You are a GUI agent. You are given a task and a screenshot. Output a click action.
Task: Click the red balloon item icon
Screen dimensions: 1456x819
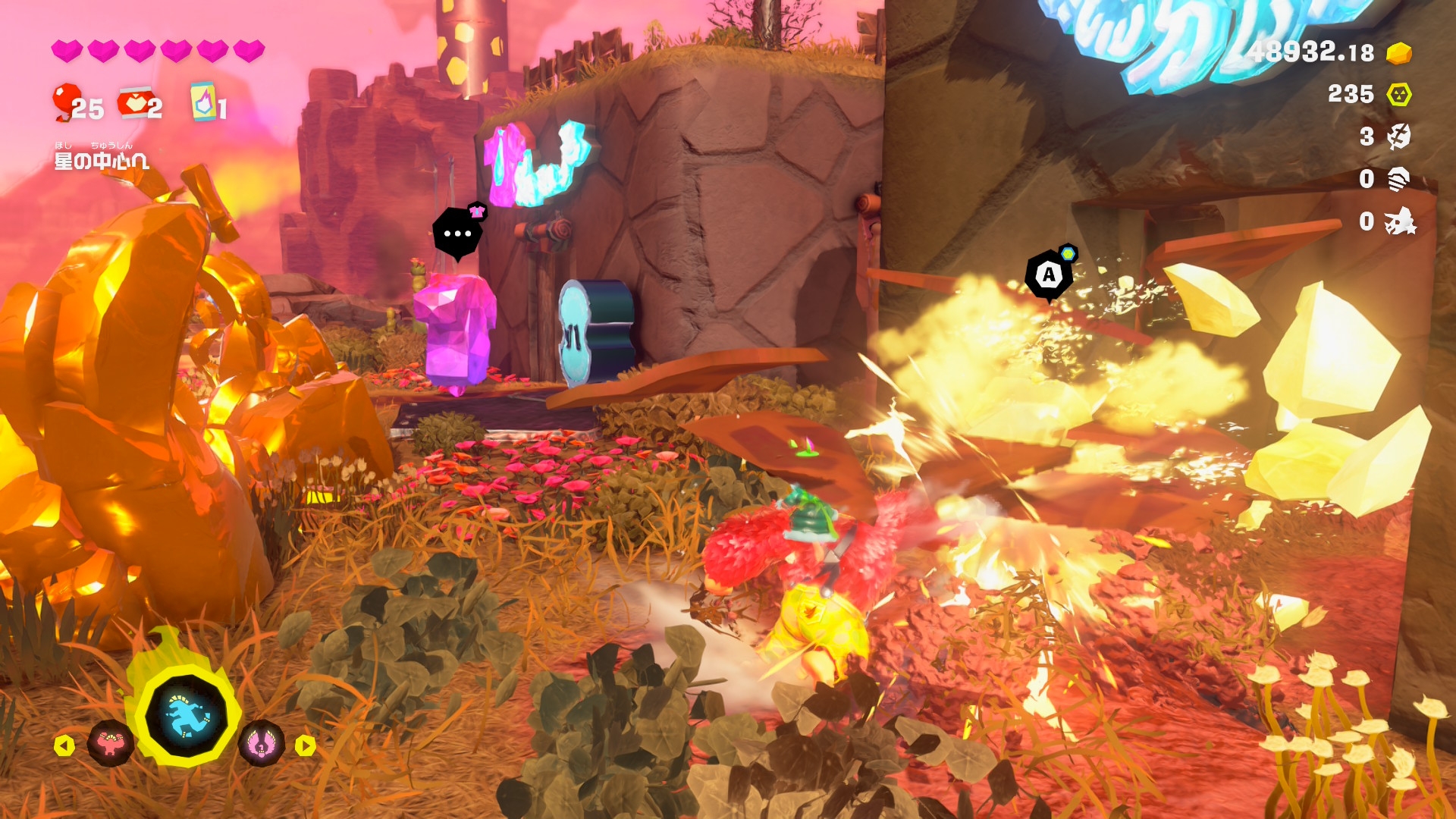point(66,102)
